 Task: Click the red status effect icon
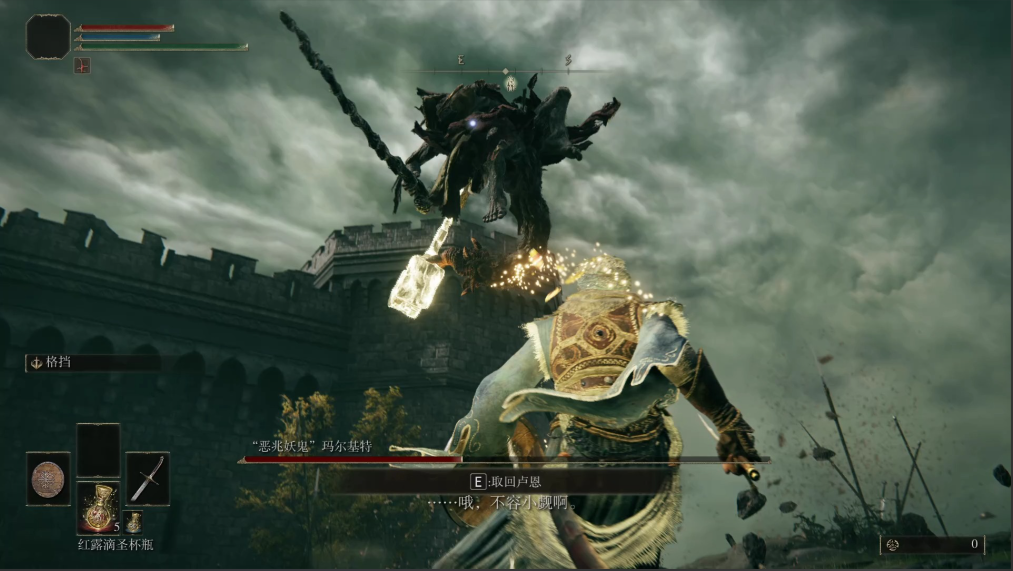(82, 65)
